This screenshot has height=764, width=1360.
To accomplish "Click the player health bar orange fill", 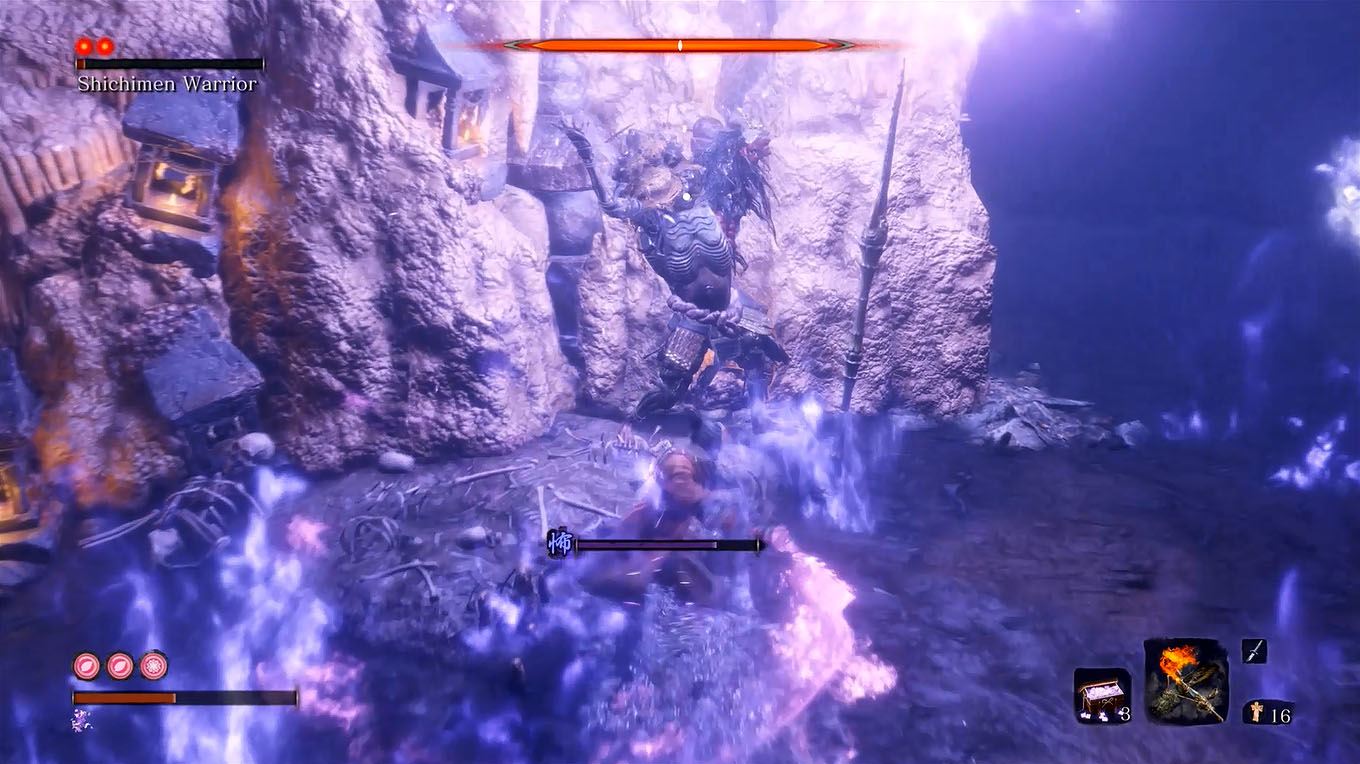I will [123, 697].
